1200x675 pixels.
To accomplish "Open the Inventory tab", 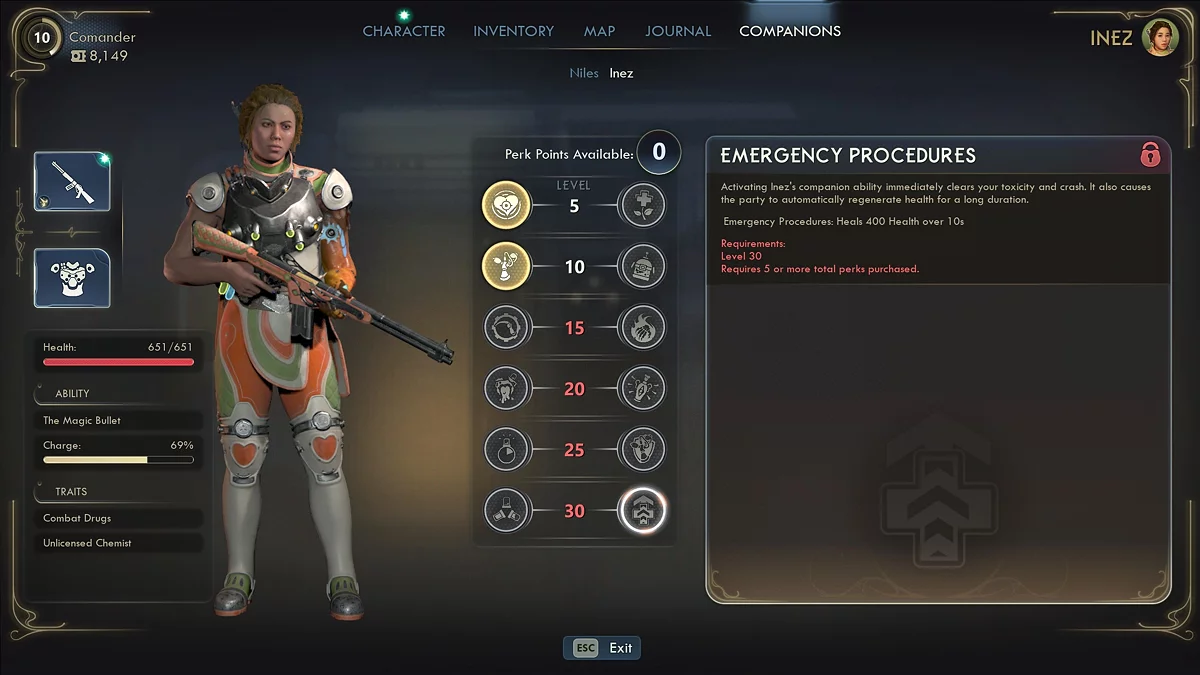I will tap(514, 31).
